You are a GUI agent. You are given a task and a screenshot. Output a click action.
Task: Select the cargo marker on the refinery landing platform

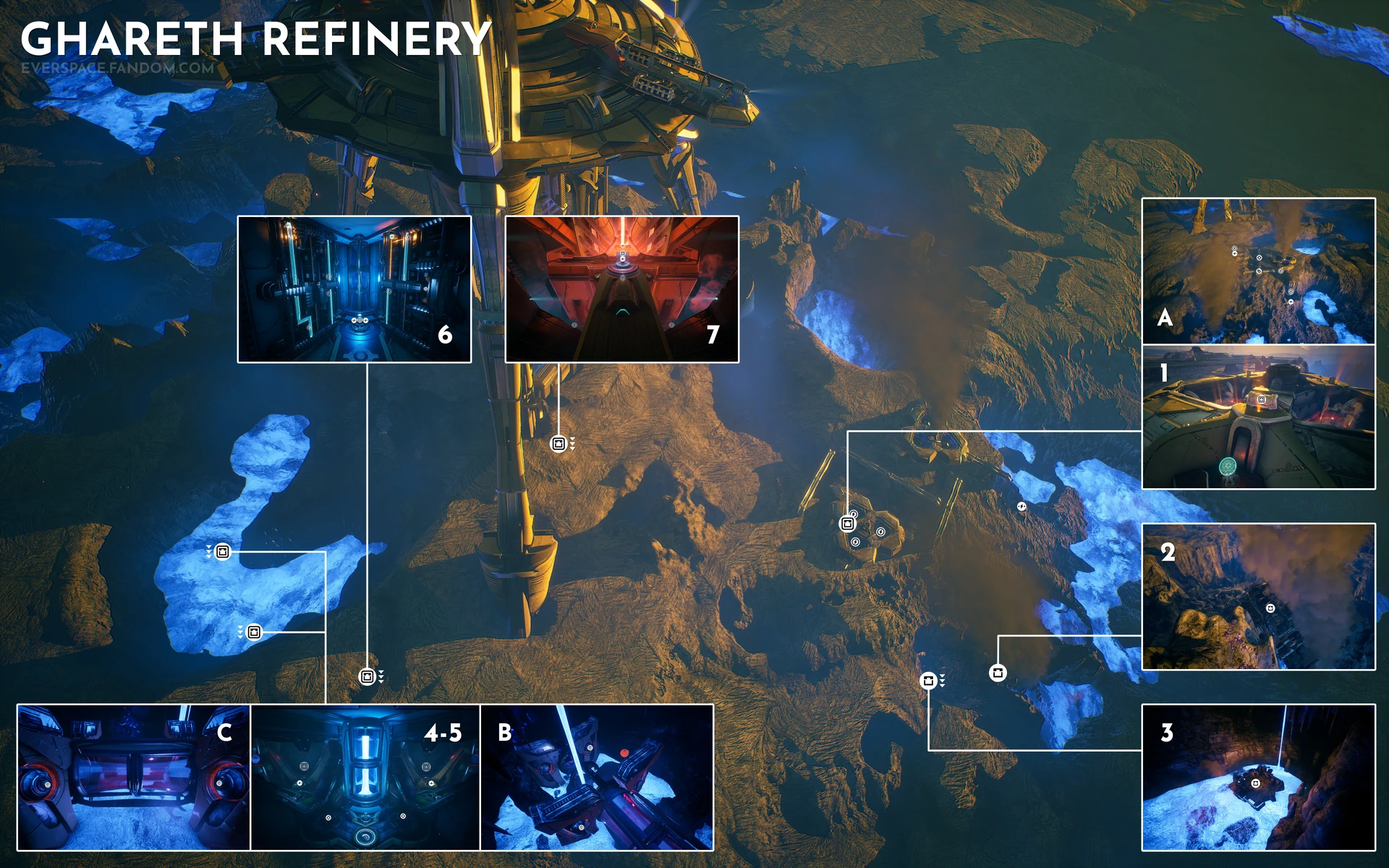[x=848, y=523]
